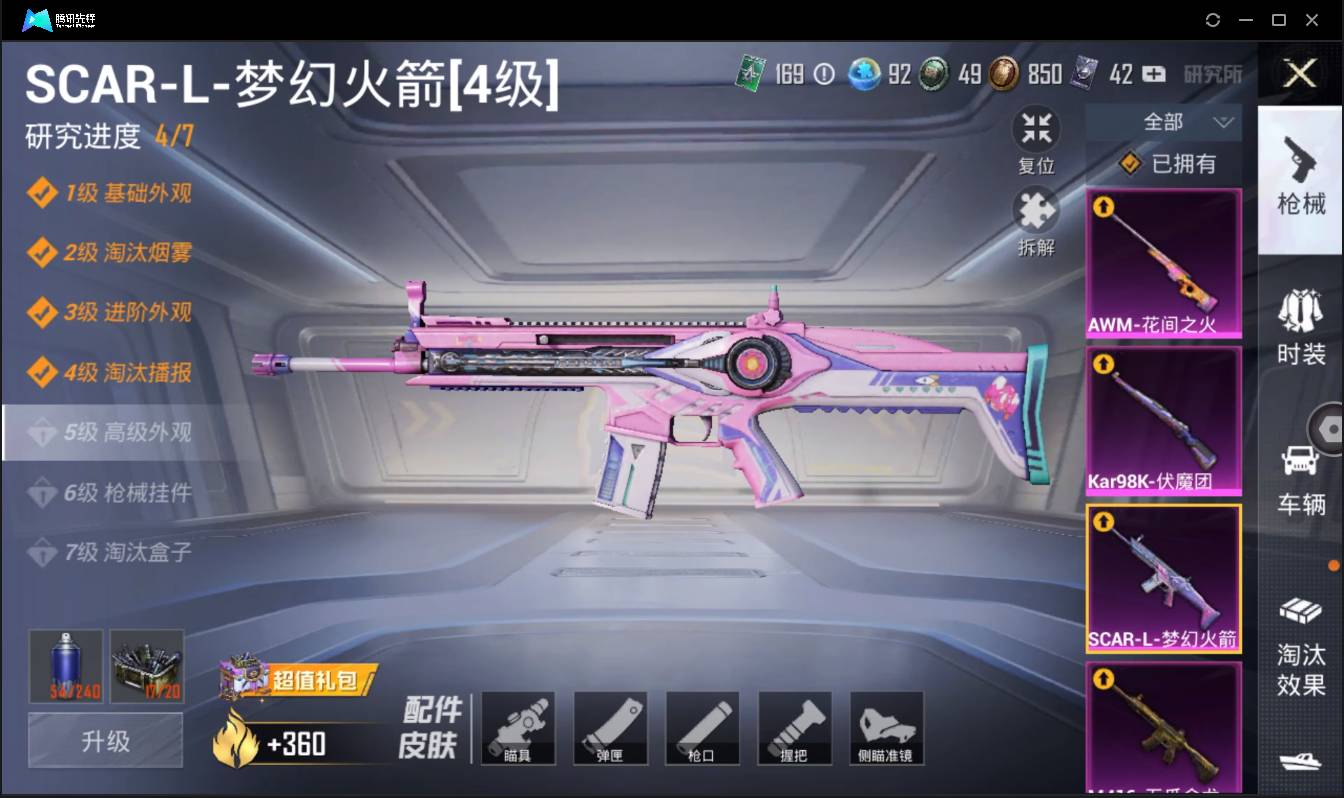Image resolution: width=1344 pixels, height=798 pixels.
Task: Open the 侧瞄准镜 side-scope attachment slot
Action: point(886,728)
